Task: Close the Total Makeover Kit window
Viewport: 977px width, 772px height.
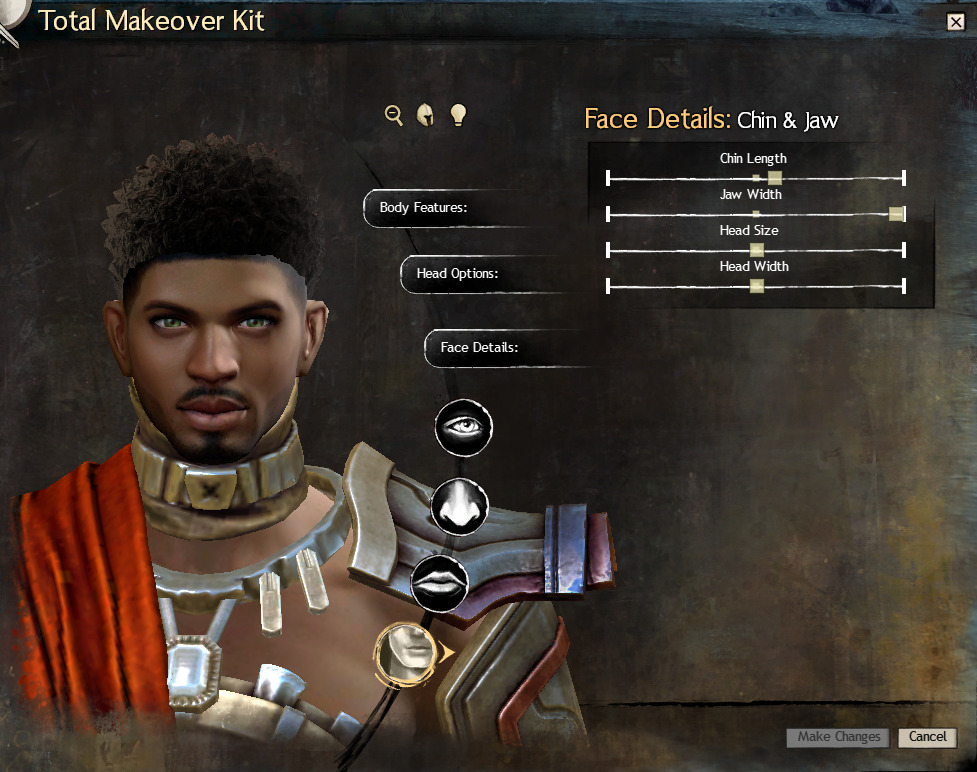Action: click(x=955, y=22)
